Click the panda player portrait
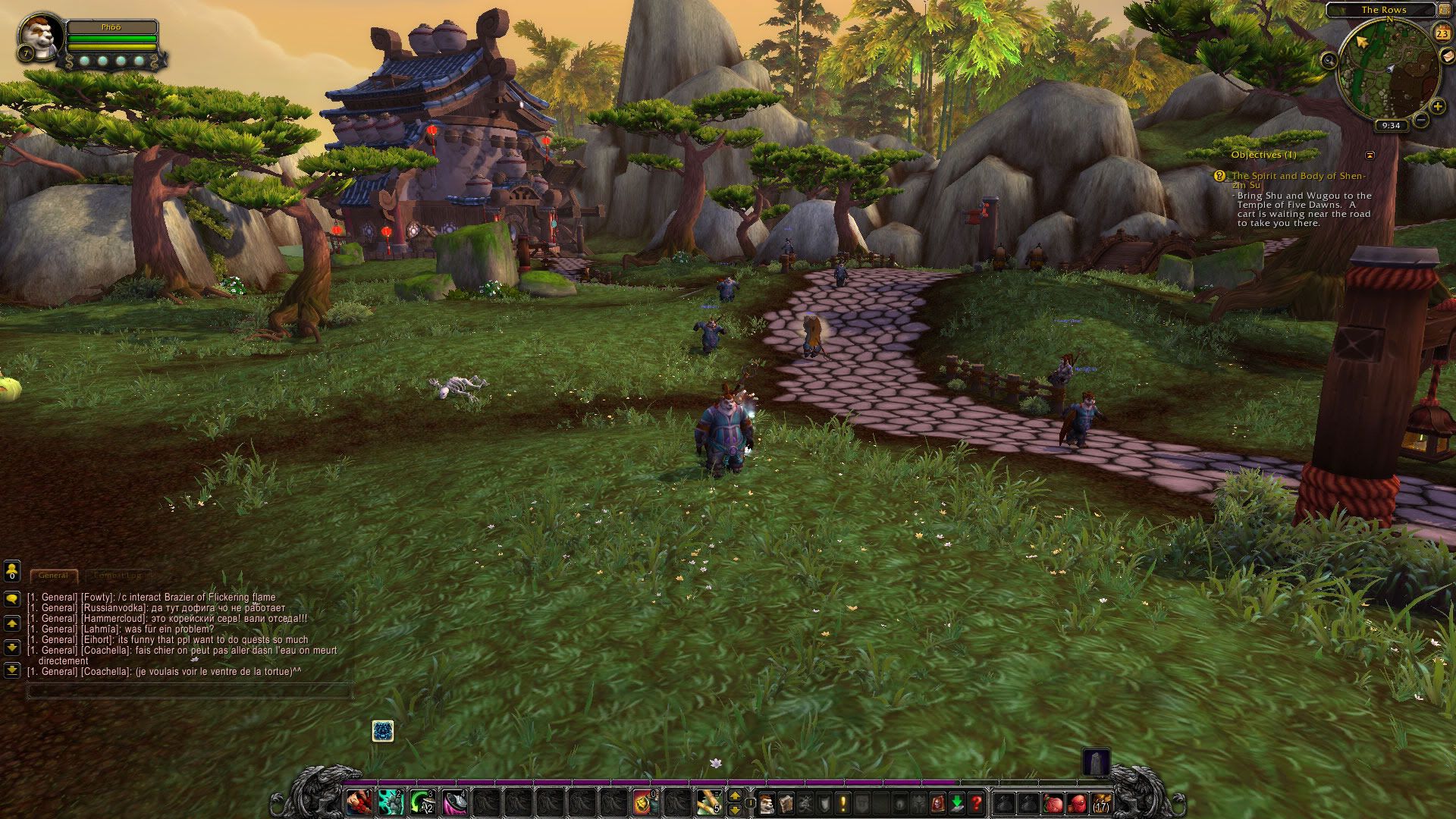 coord(39,35)
